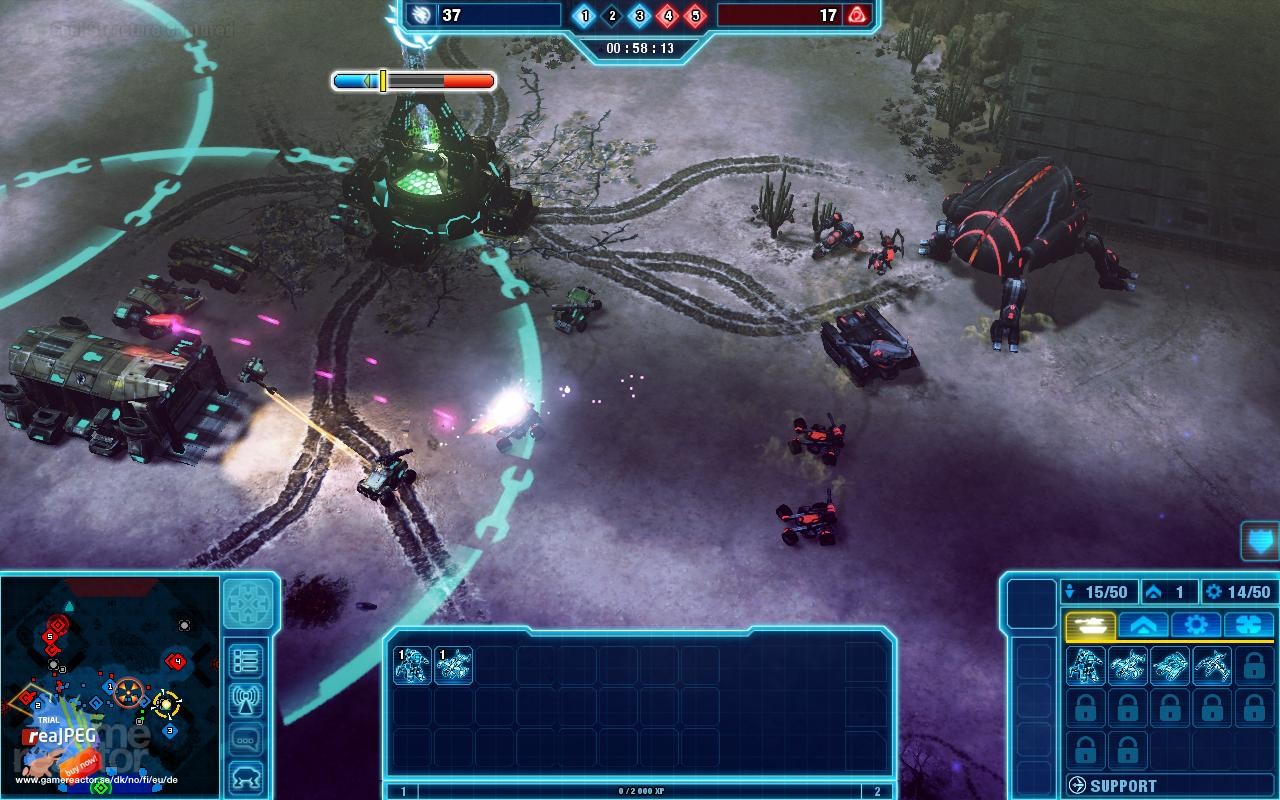The height and width of the screenshot is (800, 1280).
Task: Select the first unit thumbnail in selection tray
Action: point(414,666)
